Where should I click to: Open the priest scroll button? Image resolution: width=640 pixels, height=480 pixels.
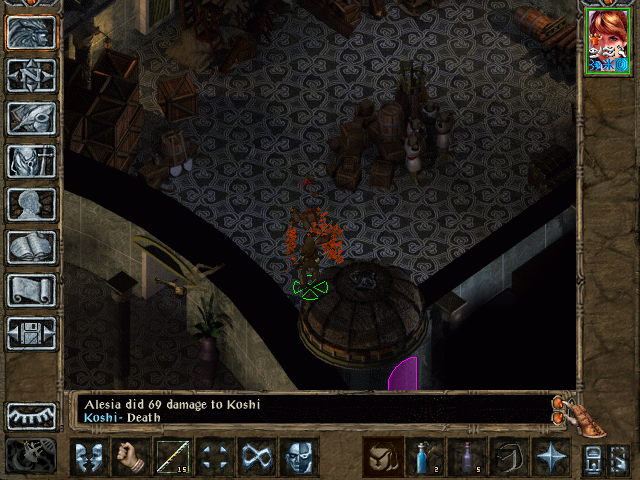pos(31,290)
